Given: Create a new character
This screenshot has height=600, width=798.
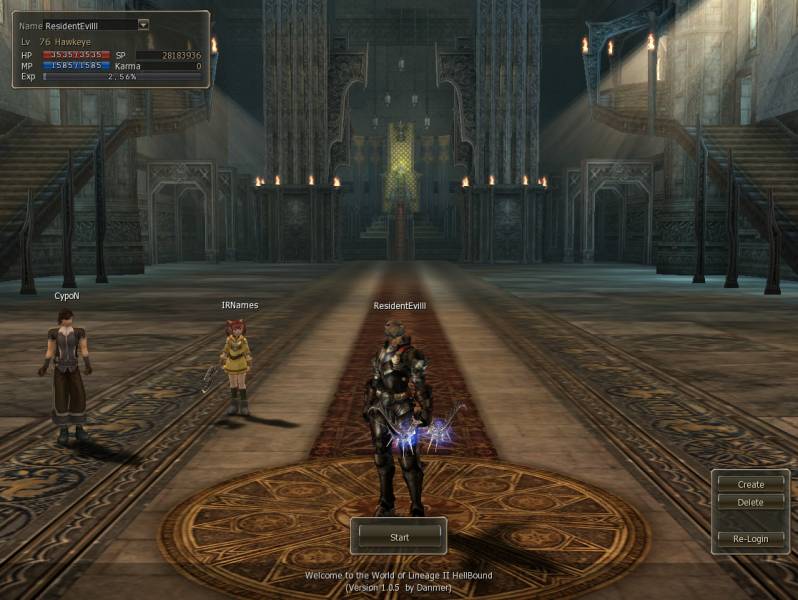Looking at the screenshot, I should 750,484.
